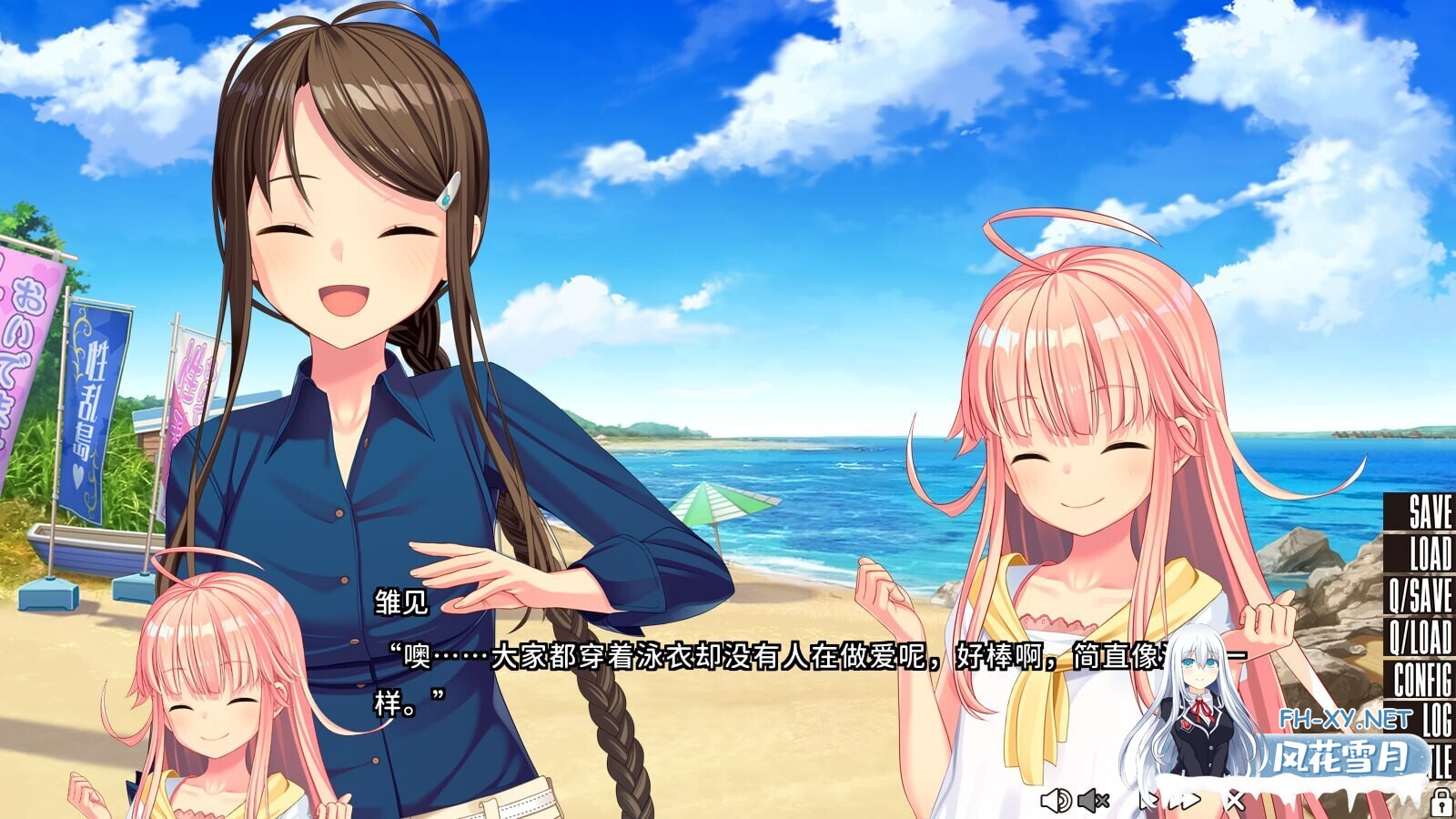Screen dimensions: 1456x819
Task: Click the speaker volume icon
Action: pos(1056,801)
